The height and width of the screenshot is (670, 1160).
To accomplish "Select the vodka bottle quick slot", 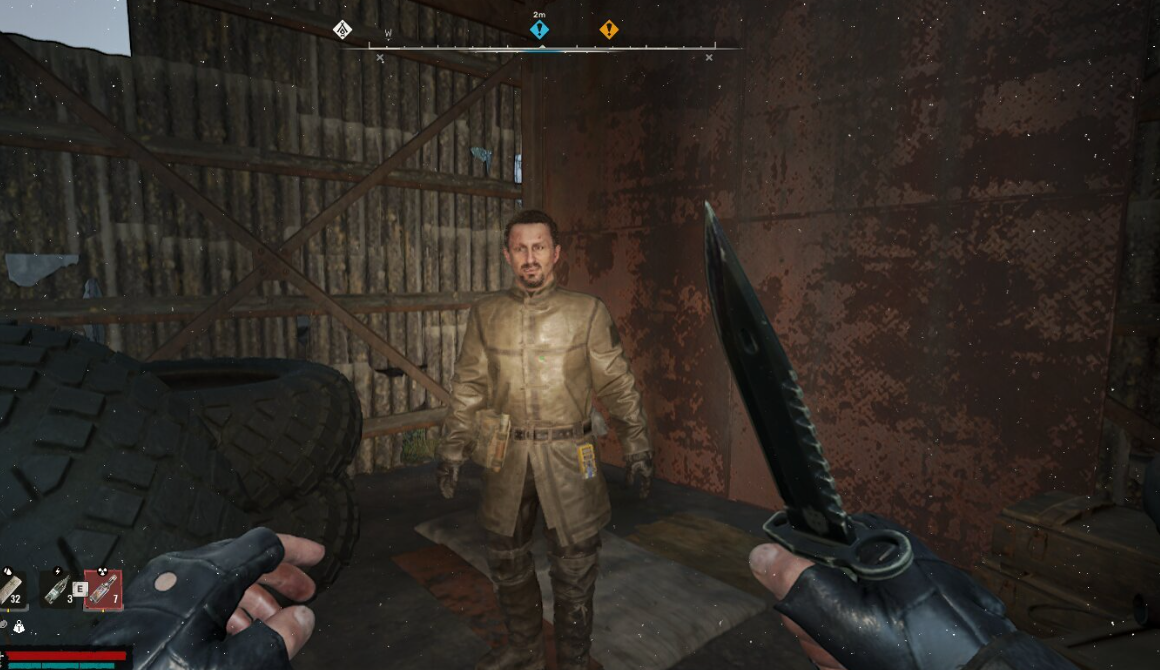I will click(x=103, y=589).
